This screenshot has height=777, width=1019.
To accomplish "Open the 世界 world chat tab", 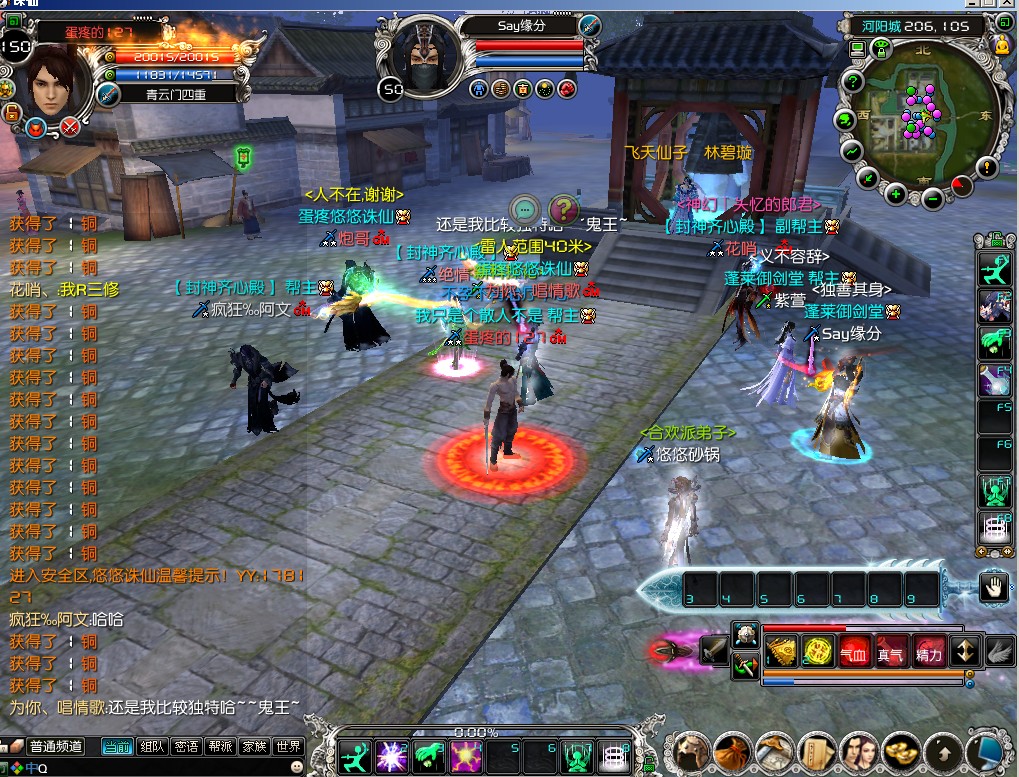I will [289, 746].
